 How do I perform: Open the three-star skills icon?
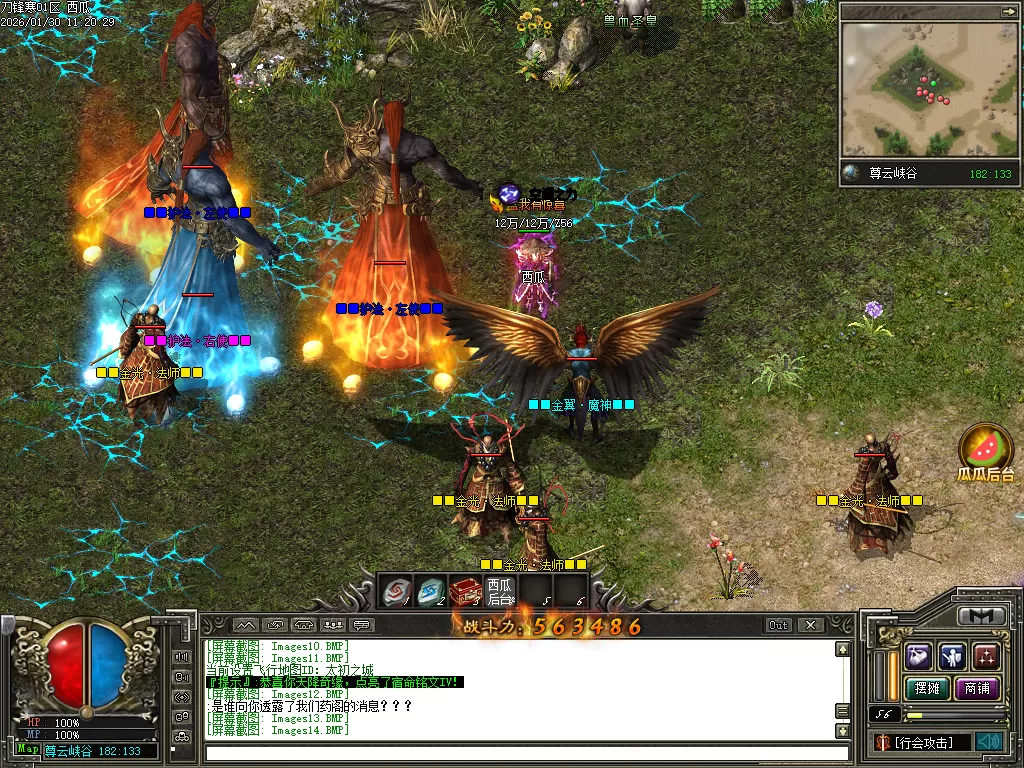[987, 656]
